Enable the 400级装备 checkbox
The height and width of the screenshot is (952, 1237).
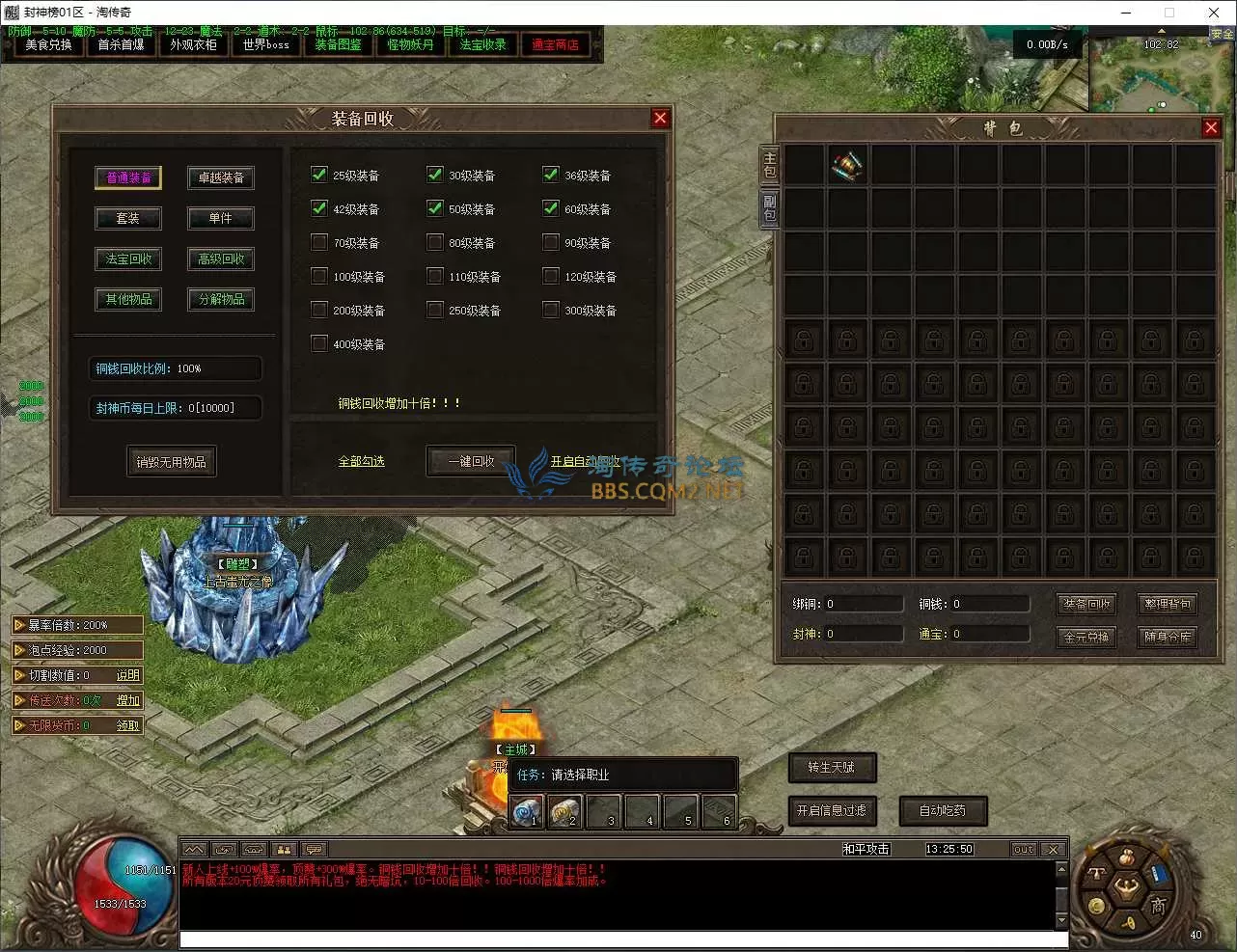319,343
